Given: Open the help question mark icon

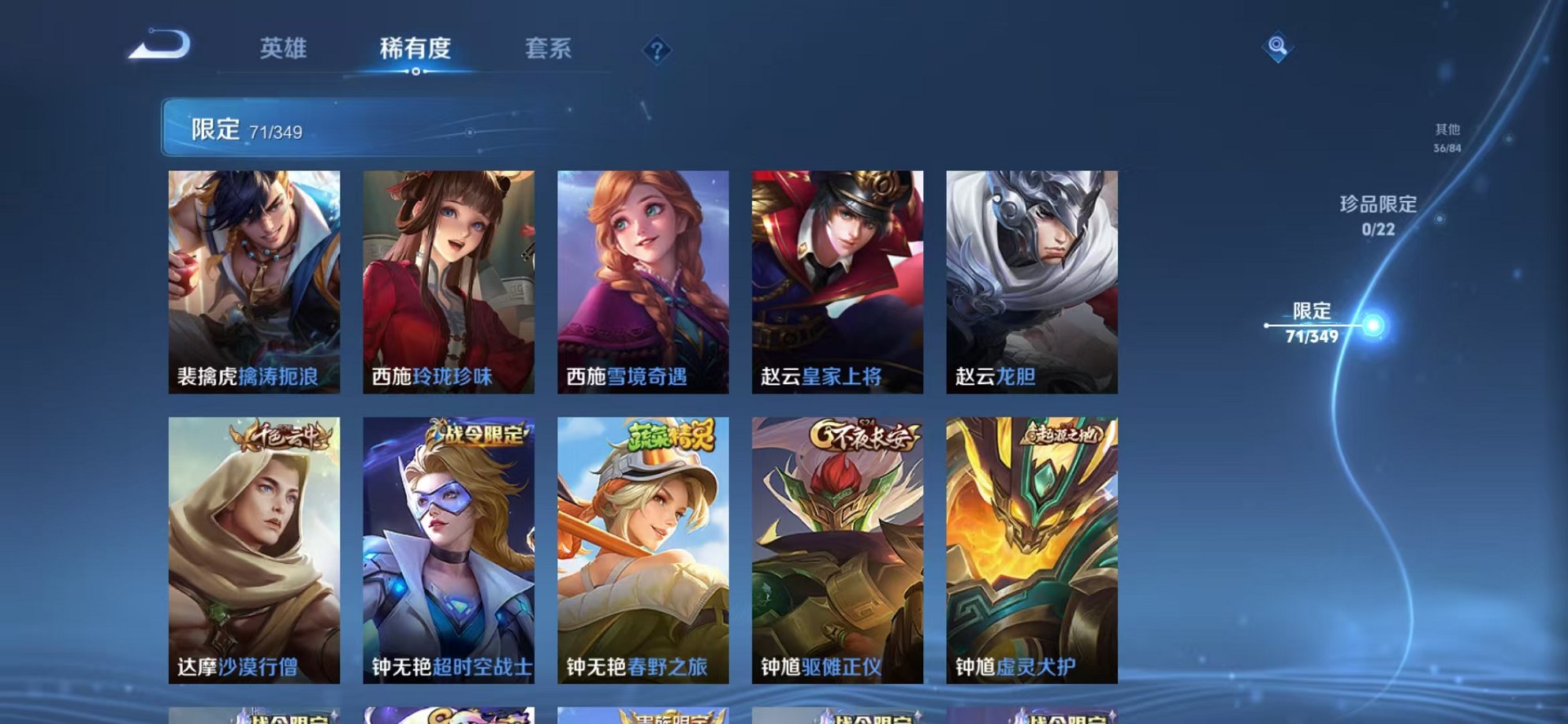Looking at the screenshot, I should (x=657, y=50).
